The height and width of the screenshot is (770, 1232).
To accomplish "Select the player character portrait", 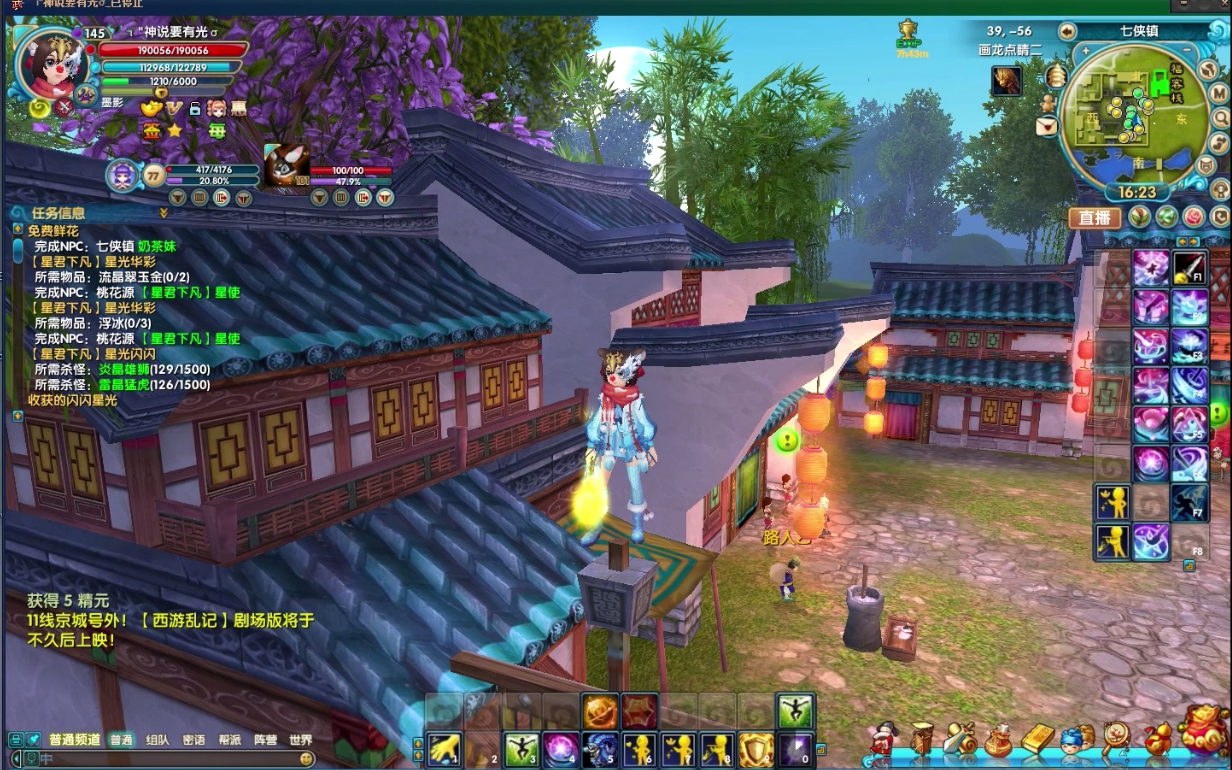I will pyautogui.click(x=48, y=62).
